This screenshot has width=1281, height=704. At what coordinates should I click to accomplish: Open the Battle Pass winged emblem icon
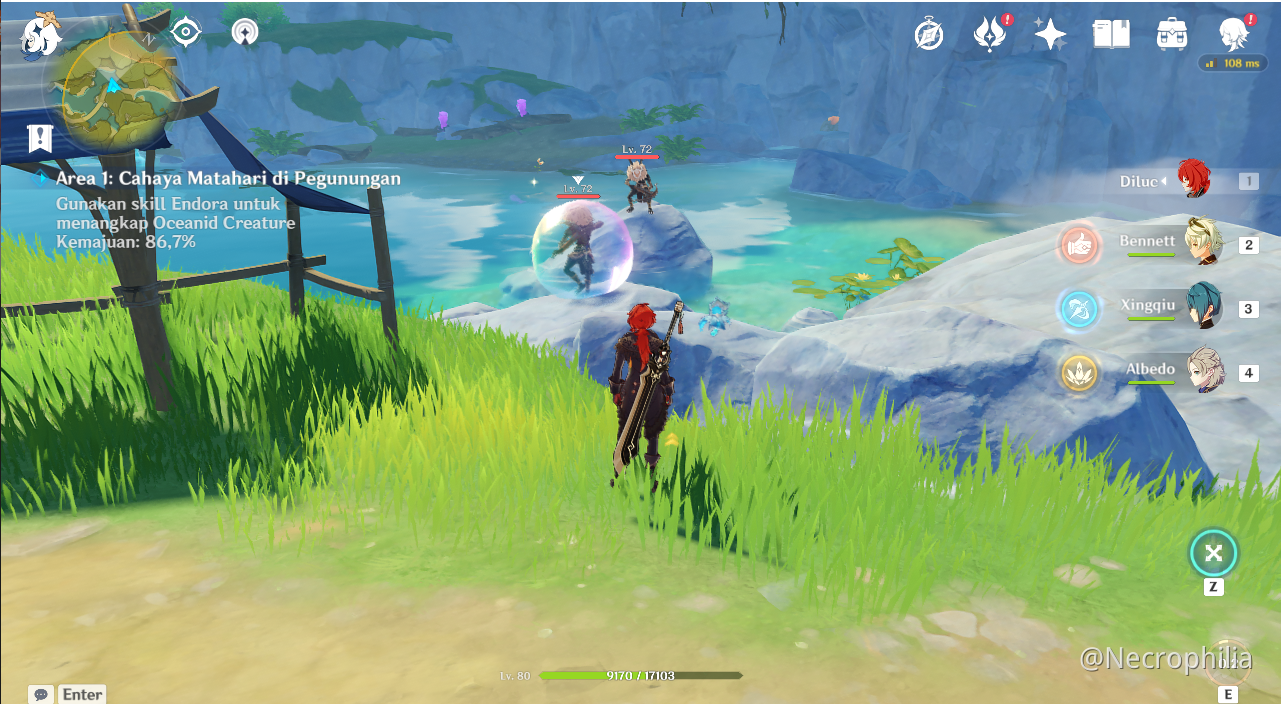989,35
